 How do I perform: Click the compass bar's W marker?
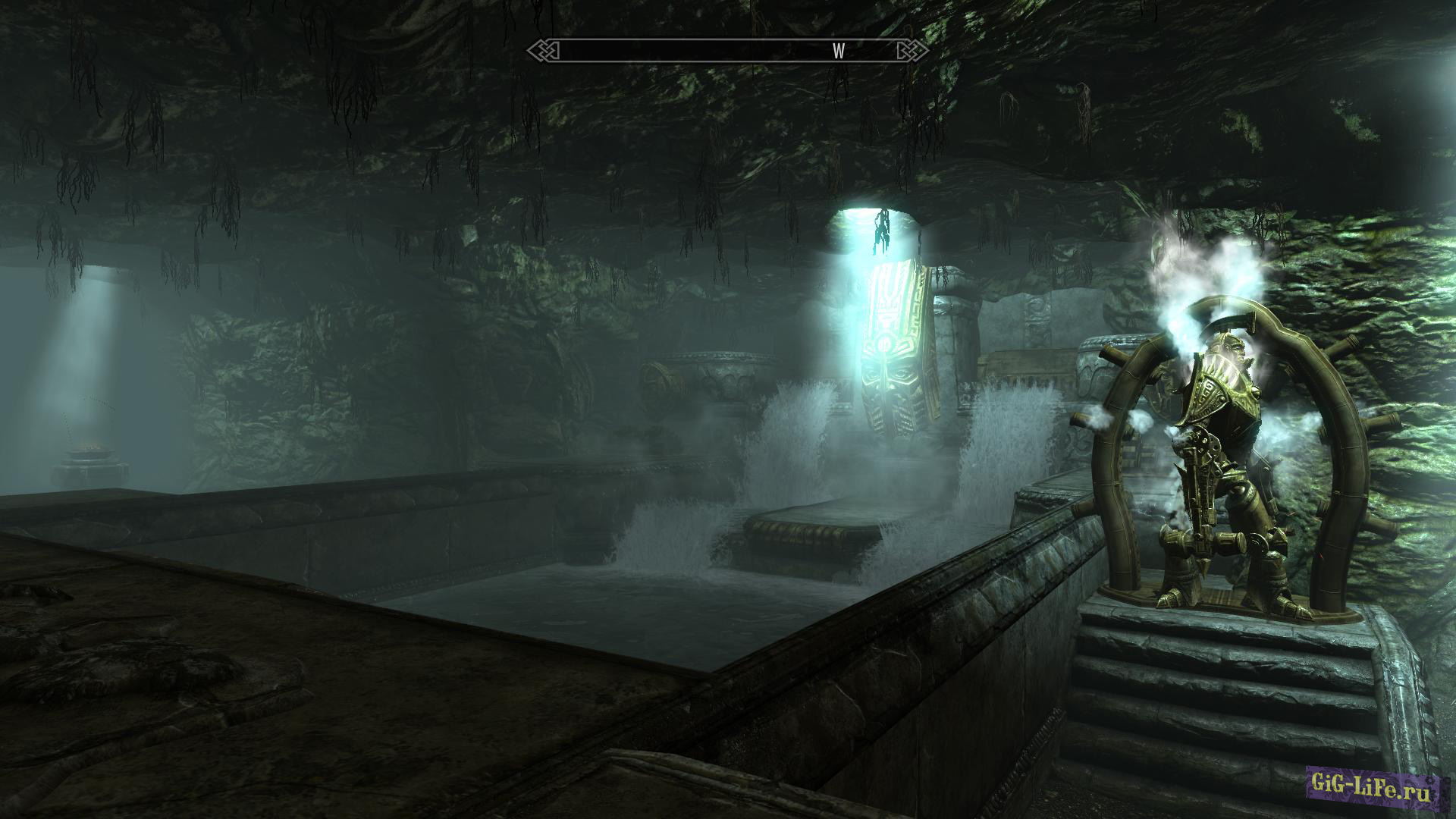[x=839, y=51]
